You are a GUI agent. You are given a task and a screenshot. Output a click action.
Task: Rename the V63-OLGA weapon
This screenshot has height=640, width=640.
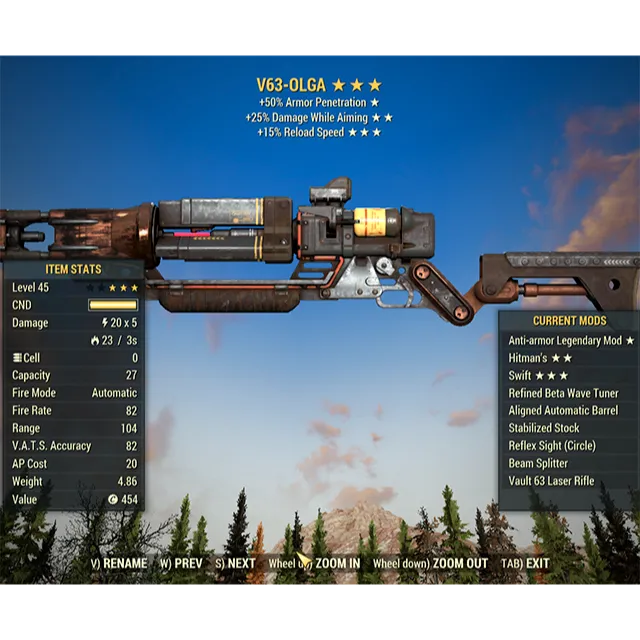coord(119,563)
